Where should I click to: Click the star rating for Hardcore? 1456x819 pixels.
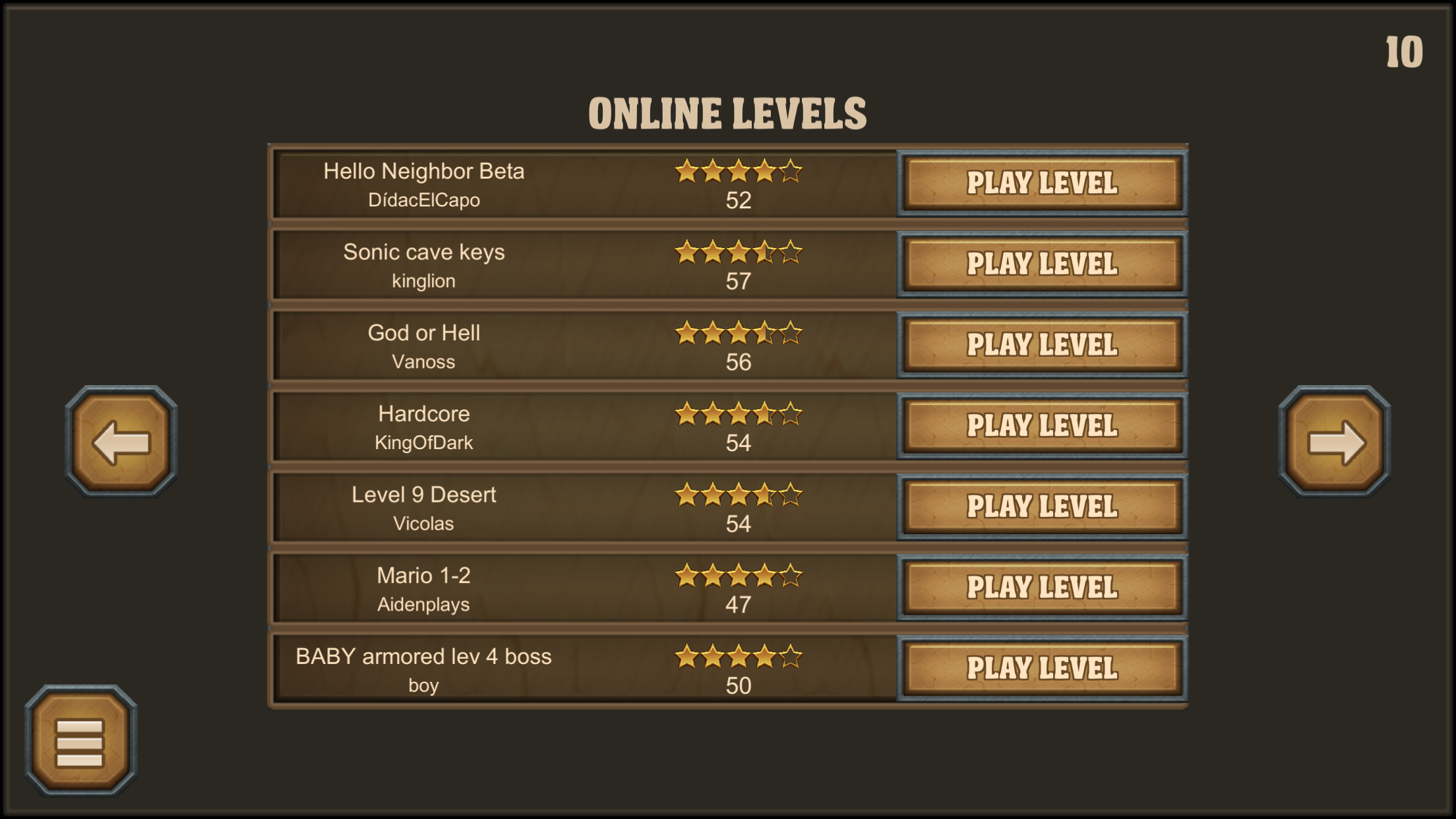(x=739, y=413)
